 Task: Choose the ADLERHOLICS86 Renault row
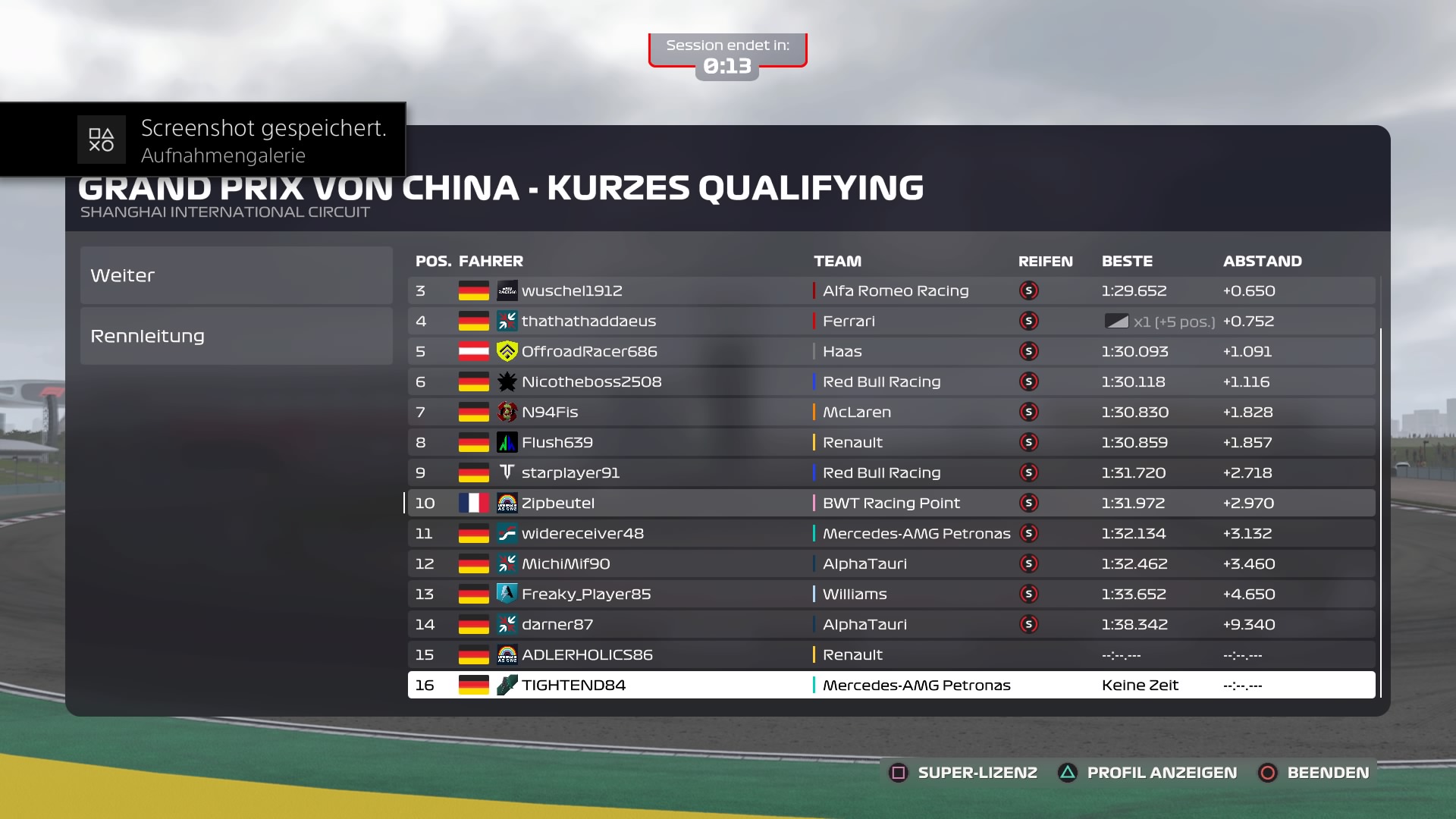pyautogui.click(x=891, y=654)
